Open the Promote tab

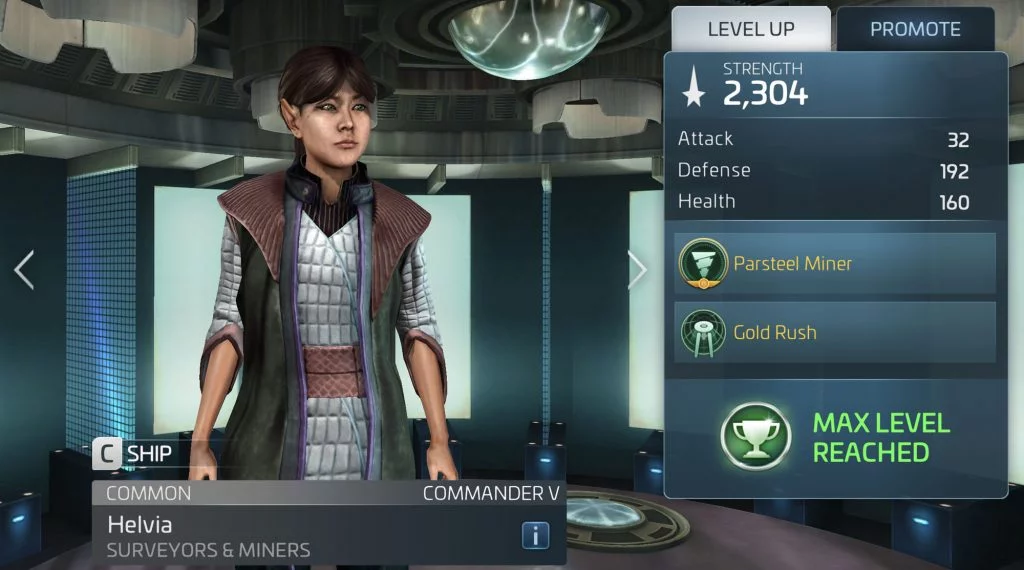pos(915,29)
